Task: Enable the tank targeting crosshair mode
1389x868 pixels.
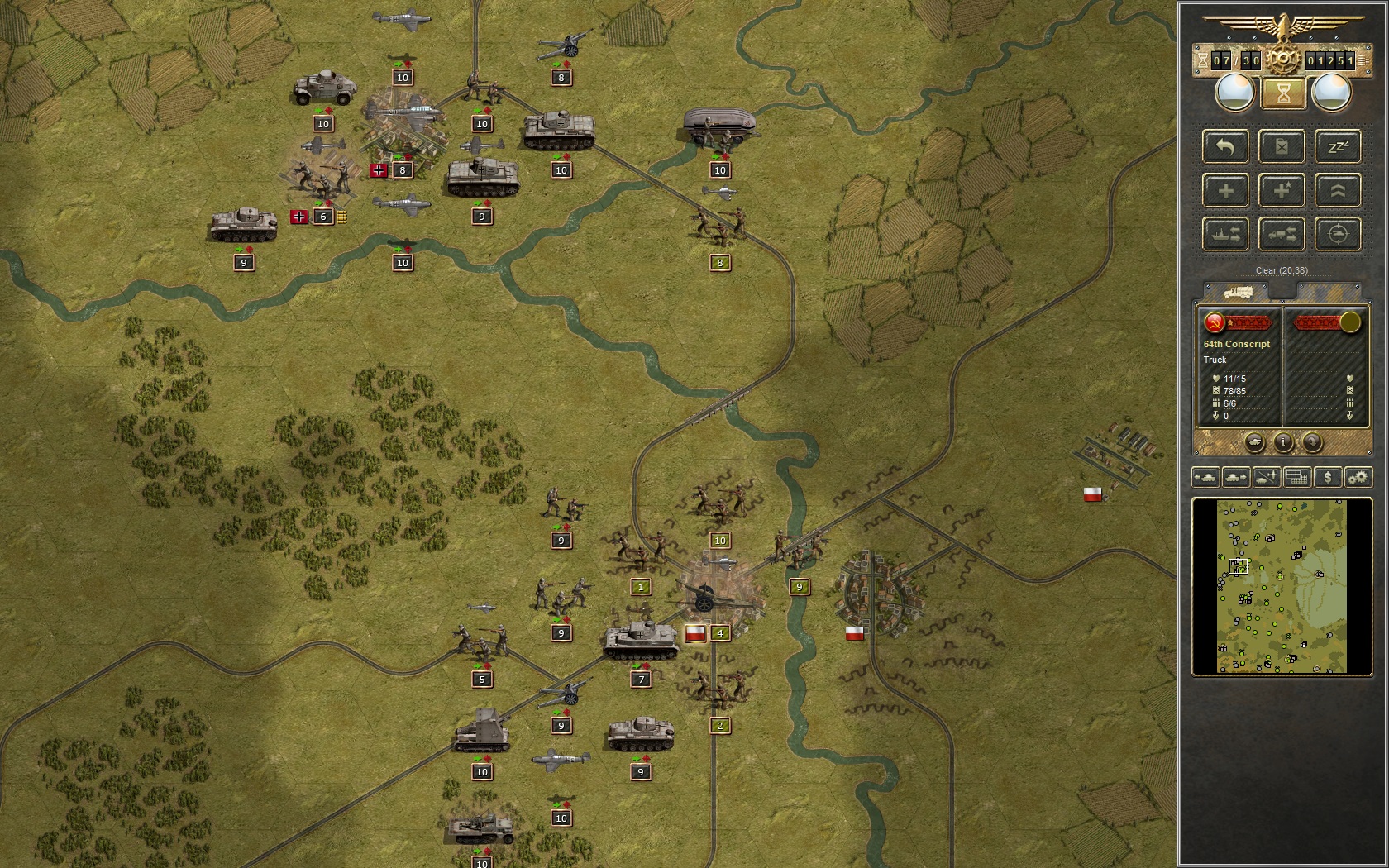Action: pyautogui.click(x=1338, y=234)
